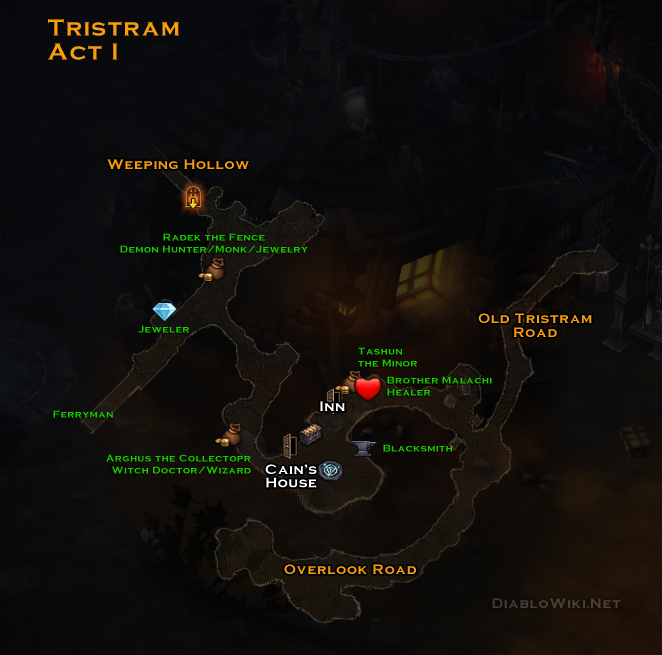
Task: Select the Weeping Hollow doorway marker
Action: pyautogui.click(x=193, y=197)
